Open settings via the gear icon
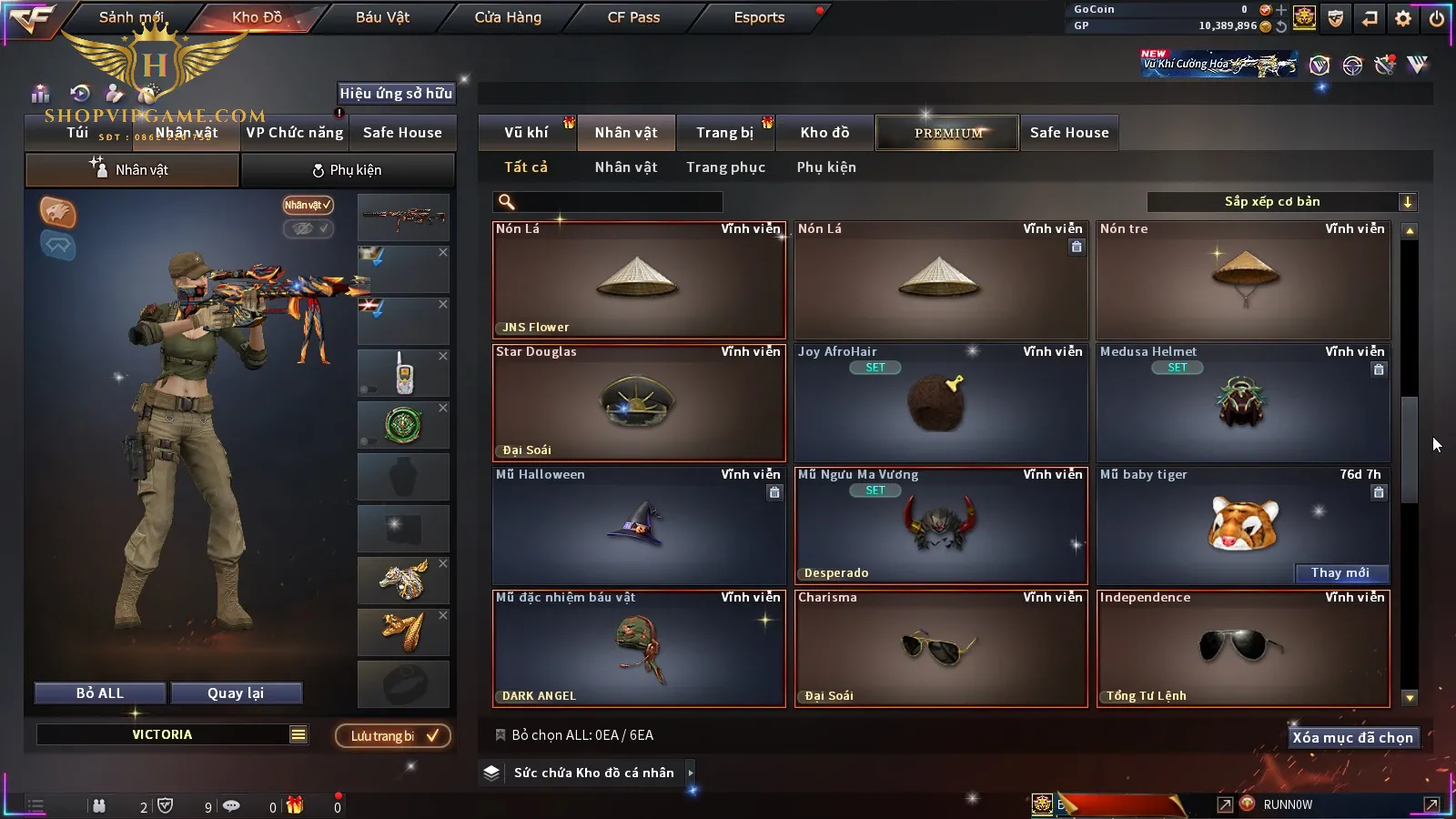 (1403, 18)
